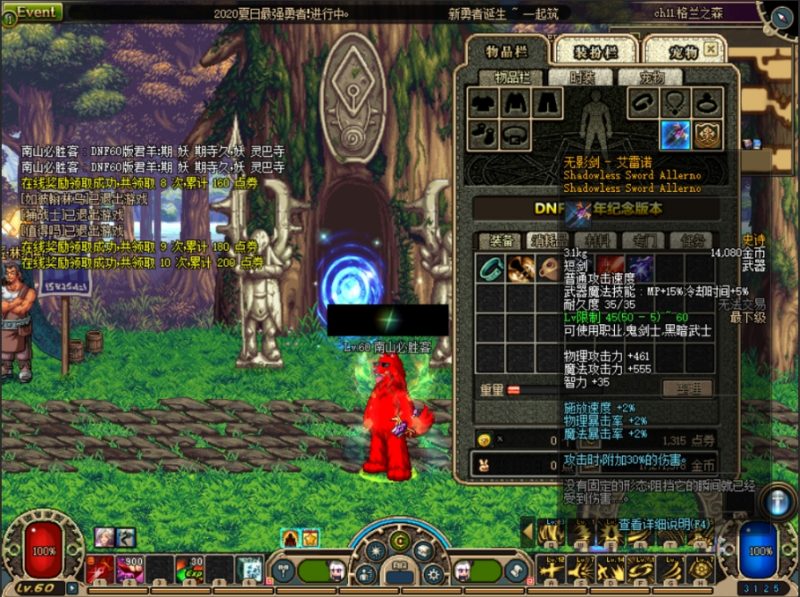Click the necklace equipment slot
Image resolution: width=800 pixels, height=597 pixels.
675,102
